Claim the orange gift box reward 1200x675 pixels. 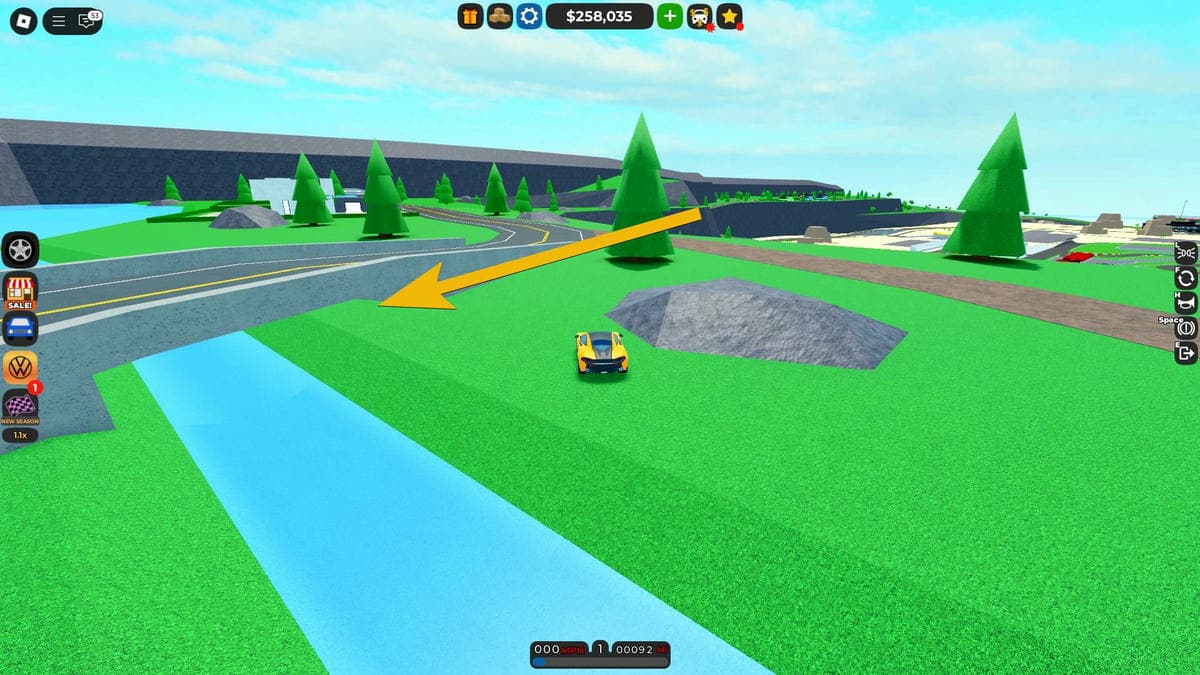coord(470,16)
